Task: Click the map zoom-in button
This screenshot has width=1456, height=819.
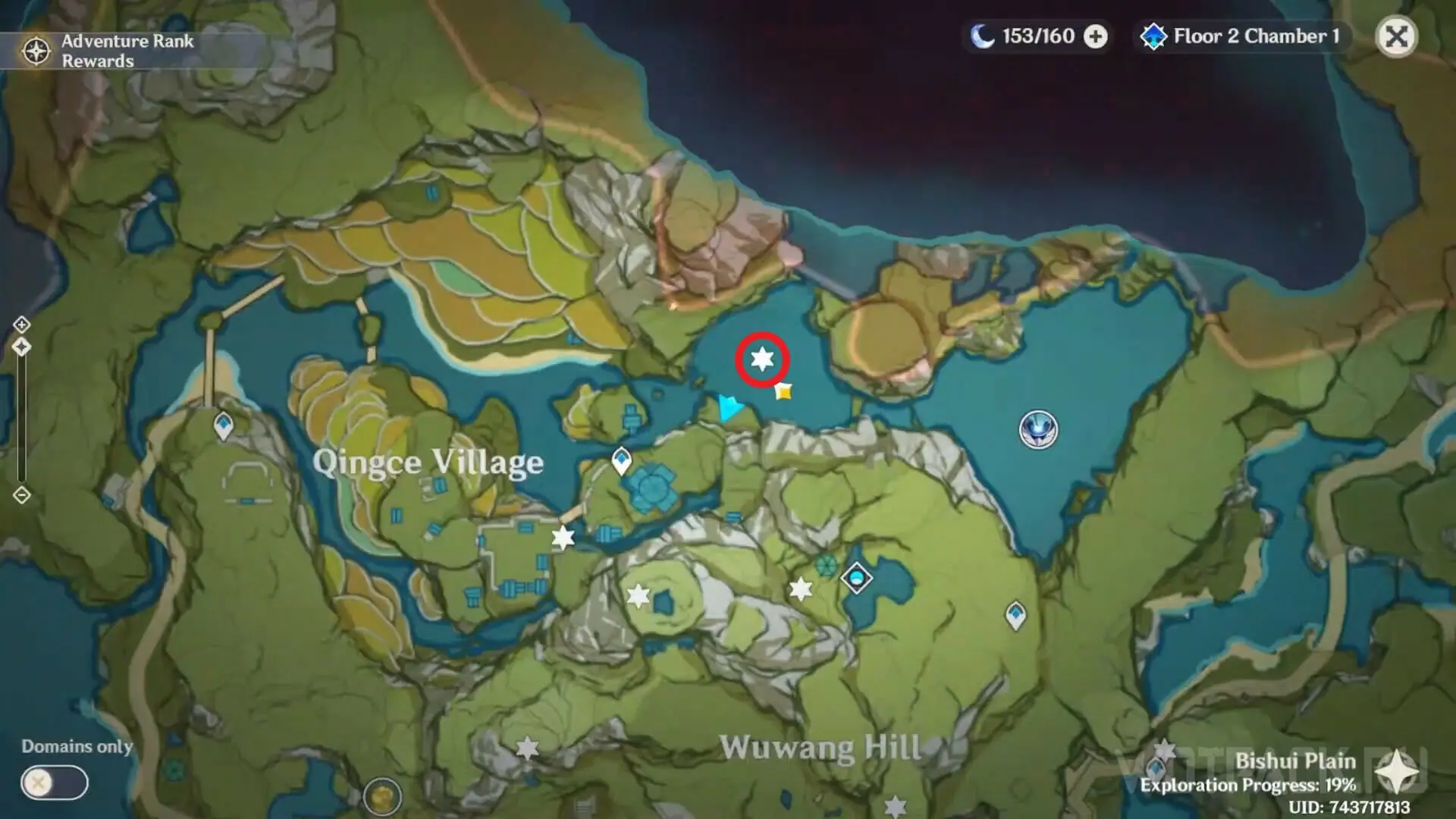Action: coord(21,325)
